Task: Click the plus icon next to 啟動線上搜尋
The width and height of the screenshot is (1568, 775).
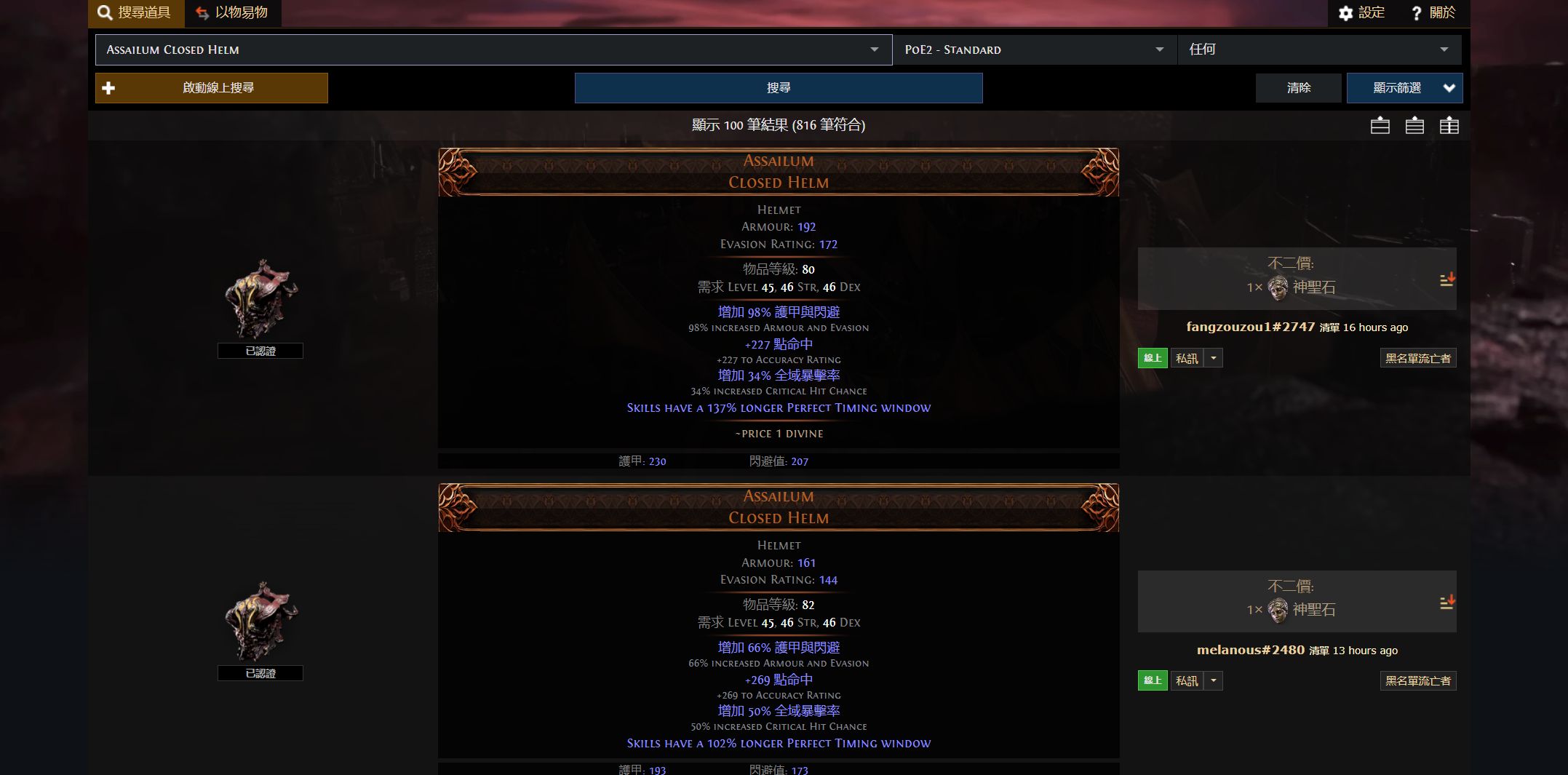Action: [x=108, y=87]
